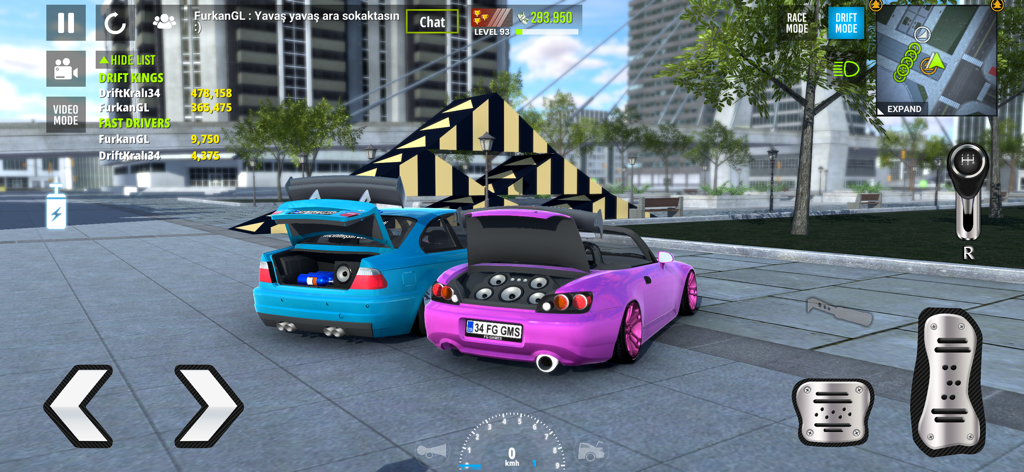Expand the minimap
The image size is (1024, 472).
pyautogui.click(x=904, y=109)
